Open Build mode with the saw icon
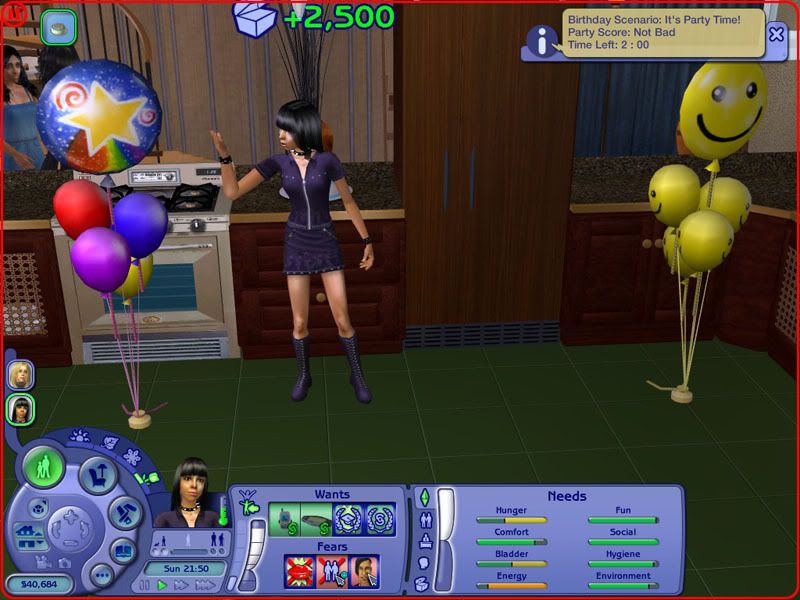 coord(125,513)
